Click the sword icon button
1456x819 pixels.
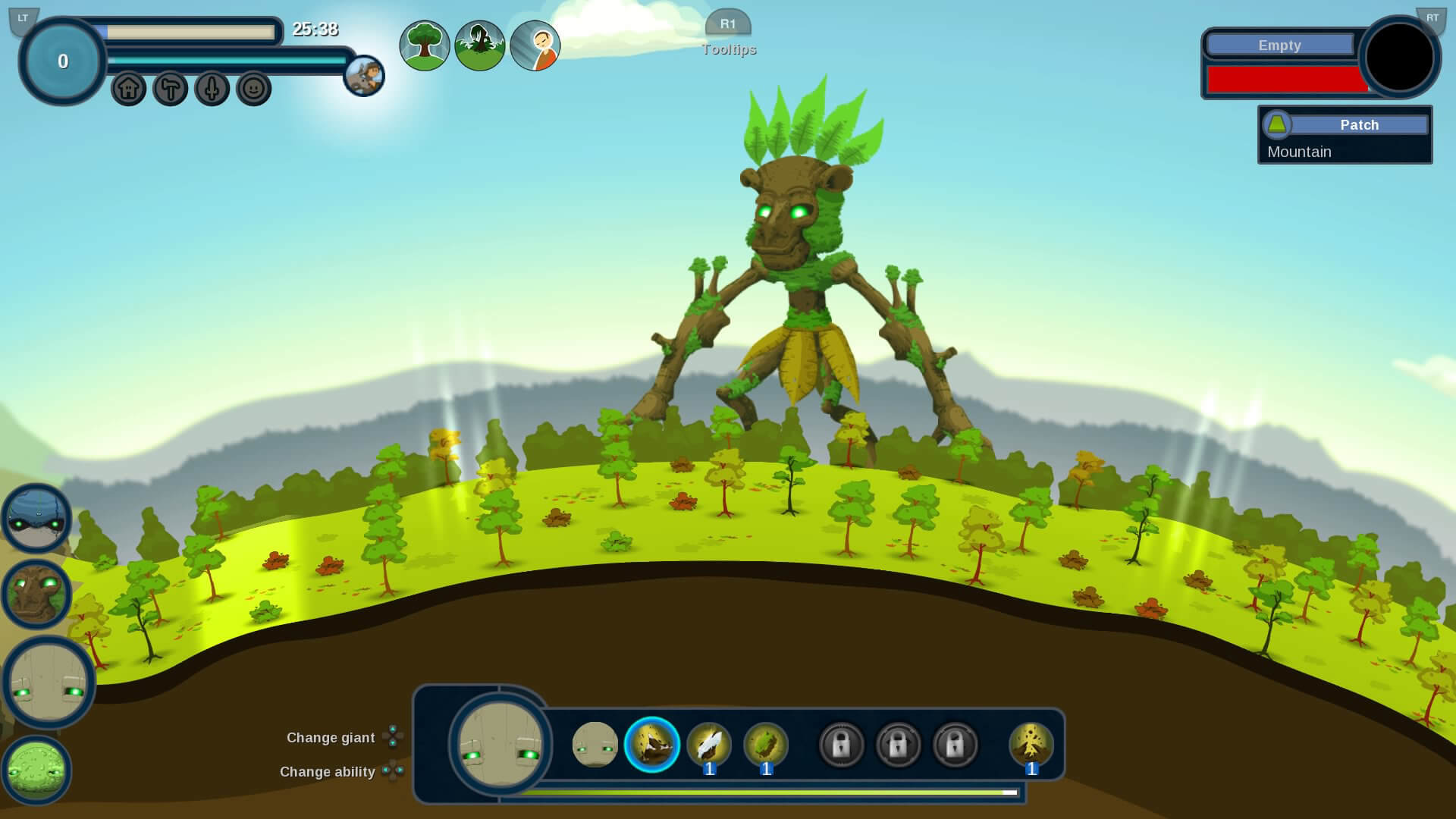pos(212,89)
